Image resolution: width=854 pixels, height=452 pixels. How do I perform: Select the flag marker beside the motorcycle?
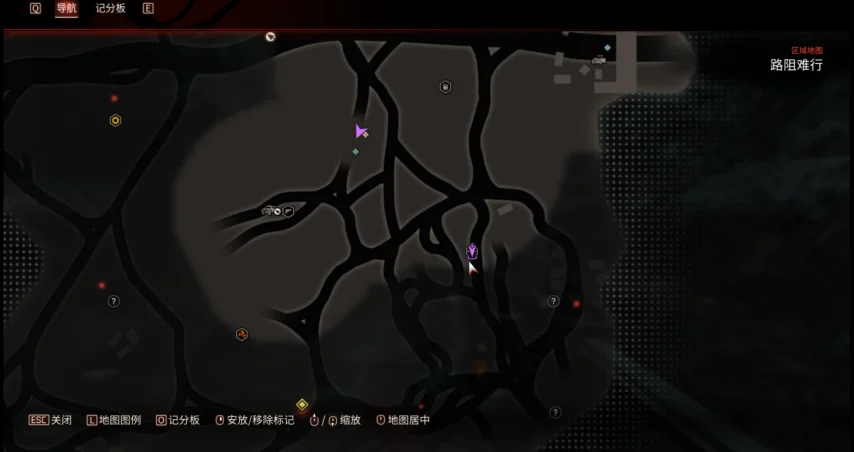pos(288,211)
